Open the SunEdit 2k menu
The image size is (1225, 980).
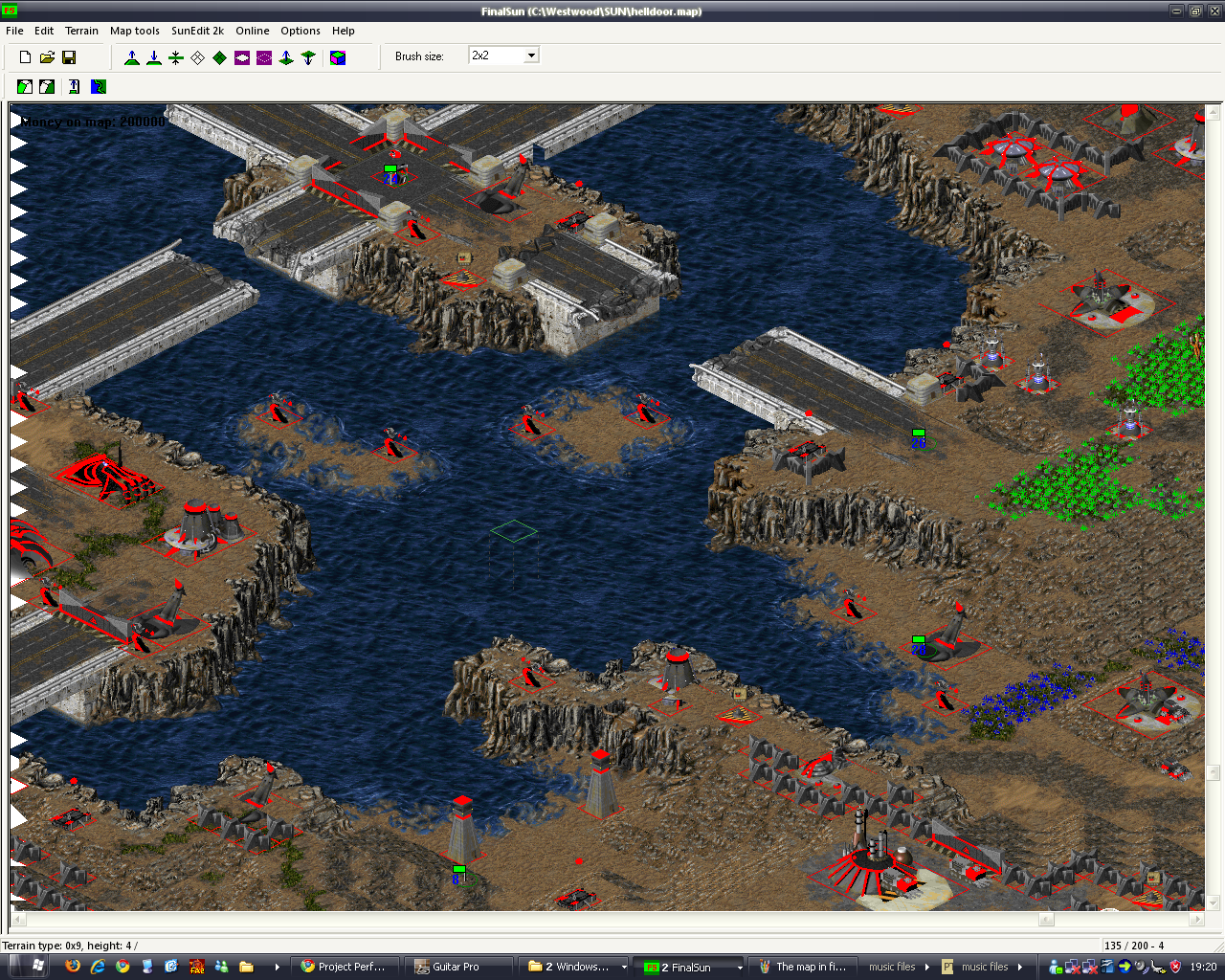197,31
